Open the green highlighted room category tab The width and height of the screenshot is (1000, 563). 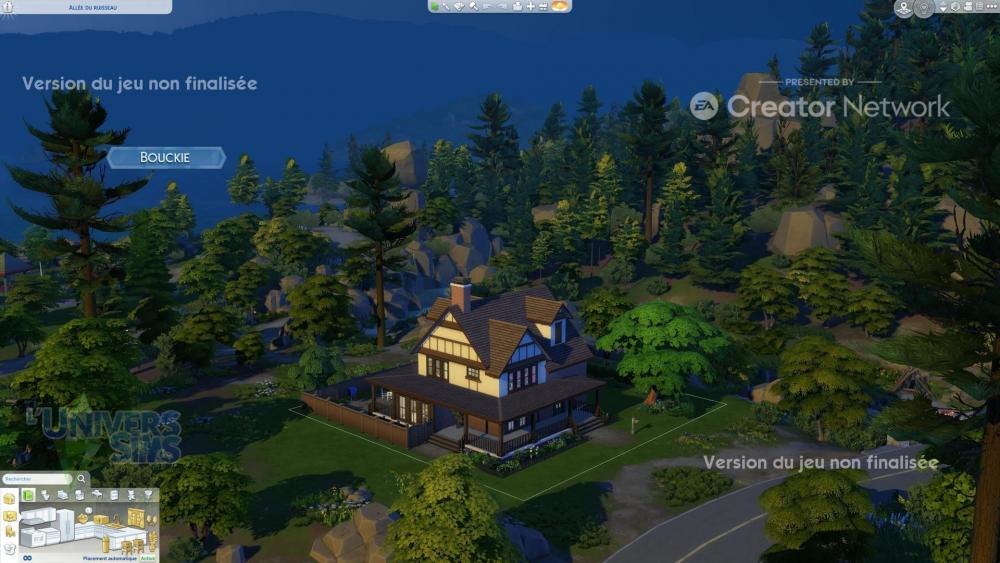coord(29,495)
